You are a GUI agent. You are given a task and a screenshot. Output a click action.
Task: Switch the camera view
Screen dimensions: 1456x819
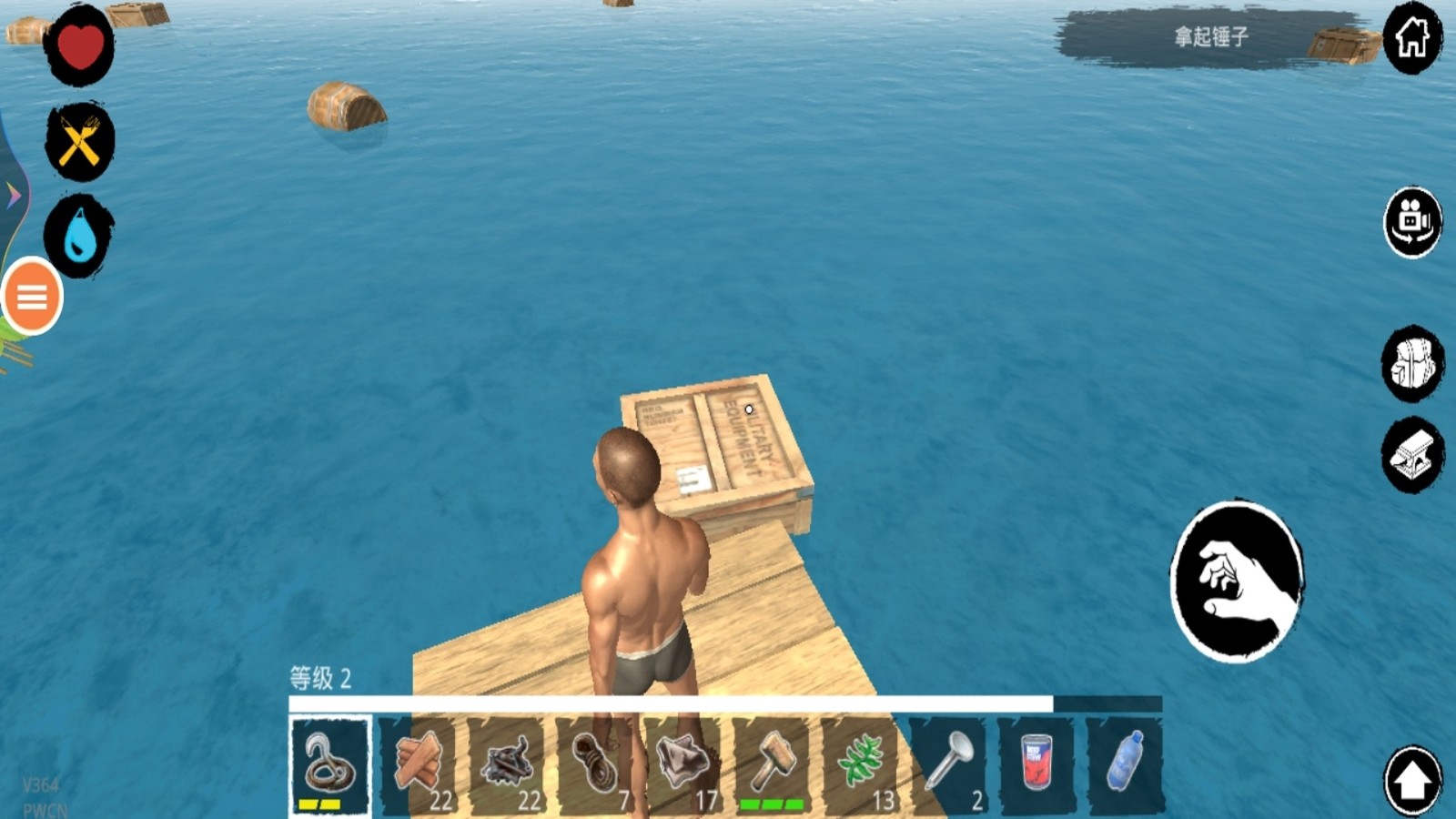click(1412, 222)
